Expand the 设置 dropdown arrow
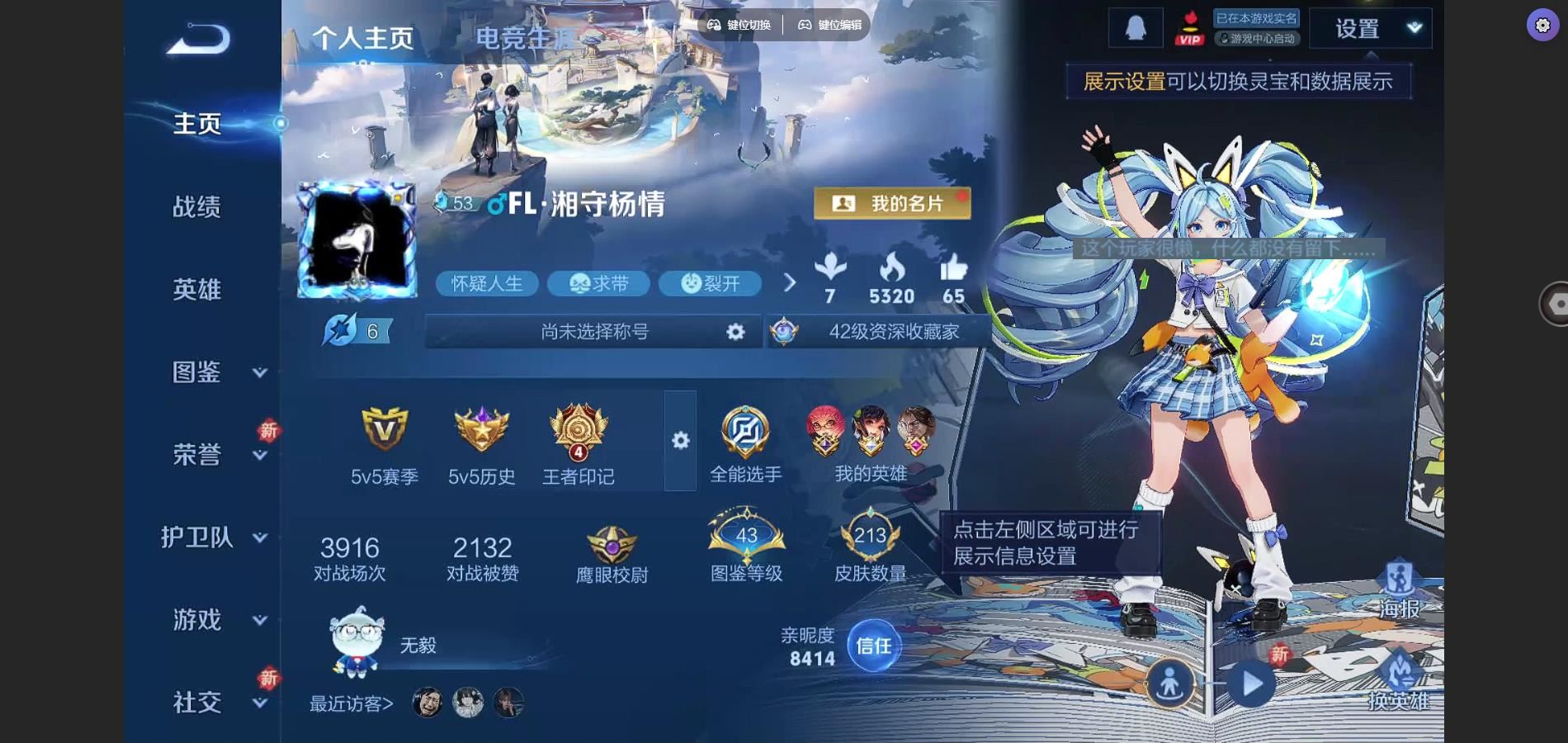Viewport: 1568px width, 743px height. click(1413, 27)
